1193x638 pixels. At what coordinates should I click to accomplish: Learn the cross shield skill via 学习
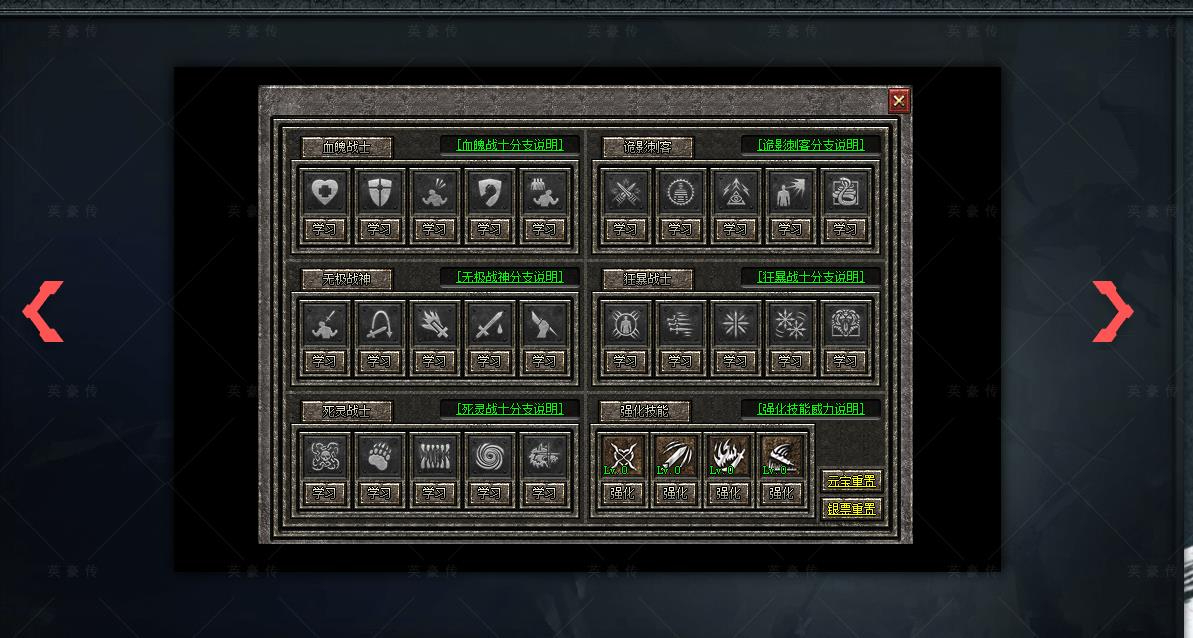pos(379,229)
